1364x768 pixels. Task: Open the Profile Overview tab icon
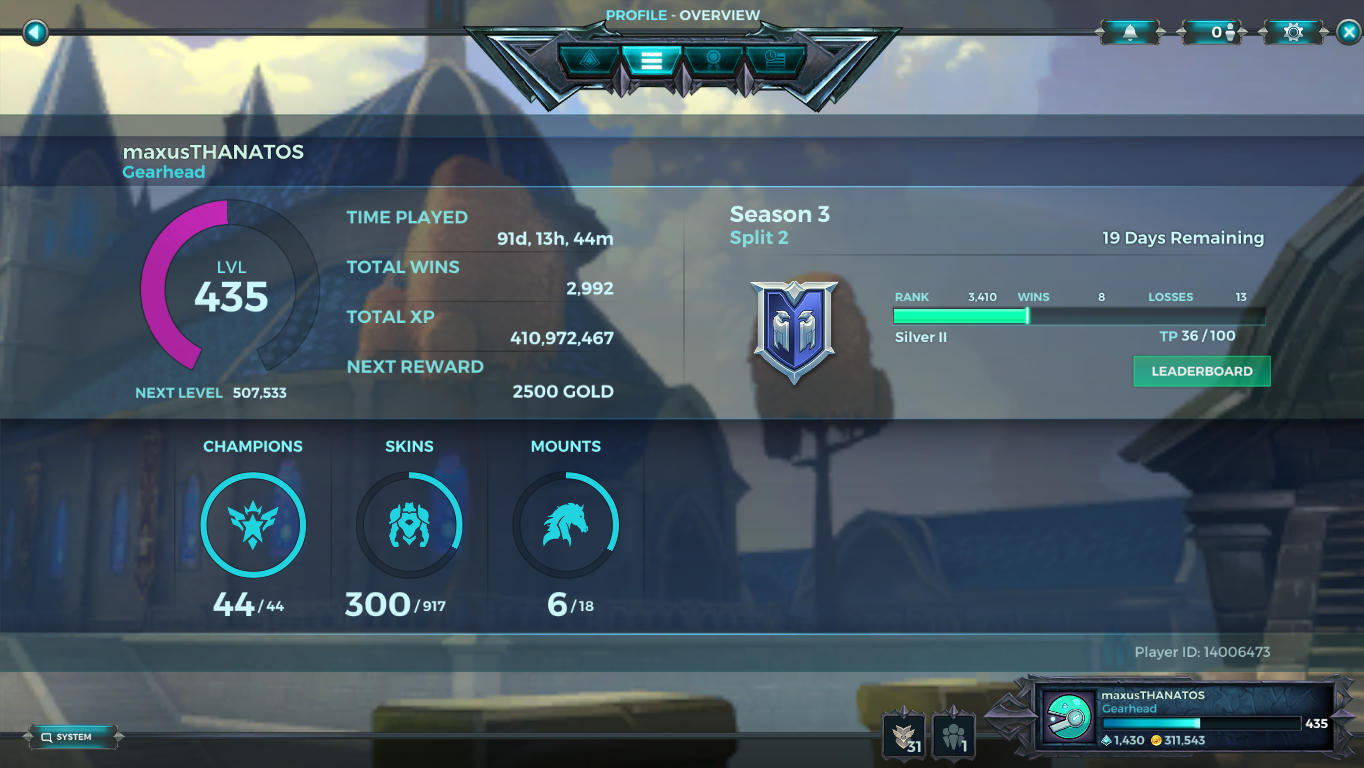point(651,60)
